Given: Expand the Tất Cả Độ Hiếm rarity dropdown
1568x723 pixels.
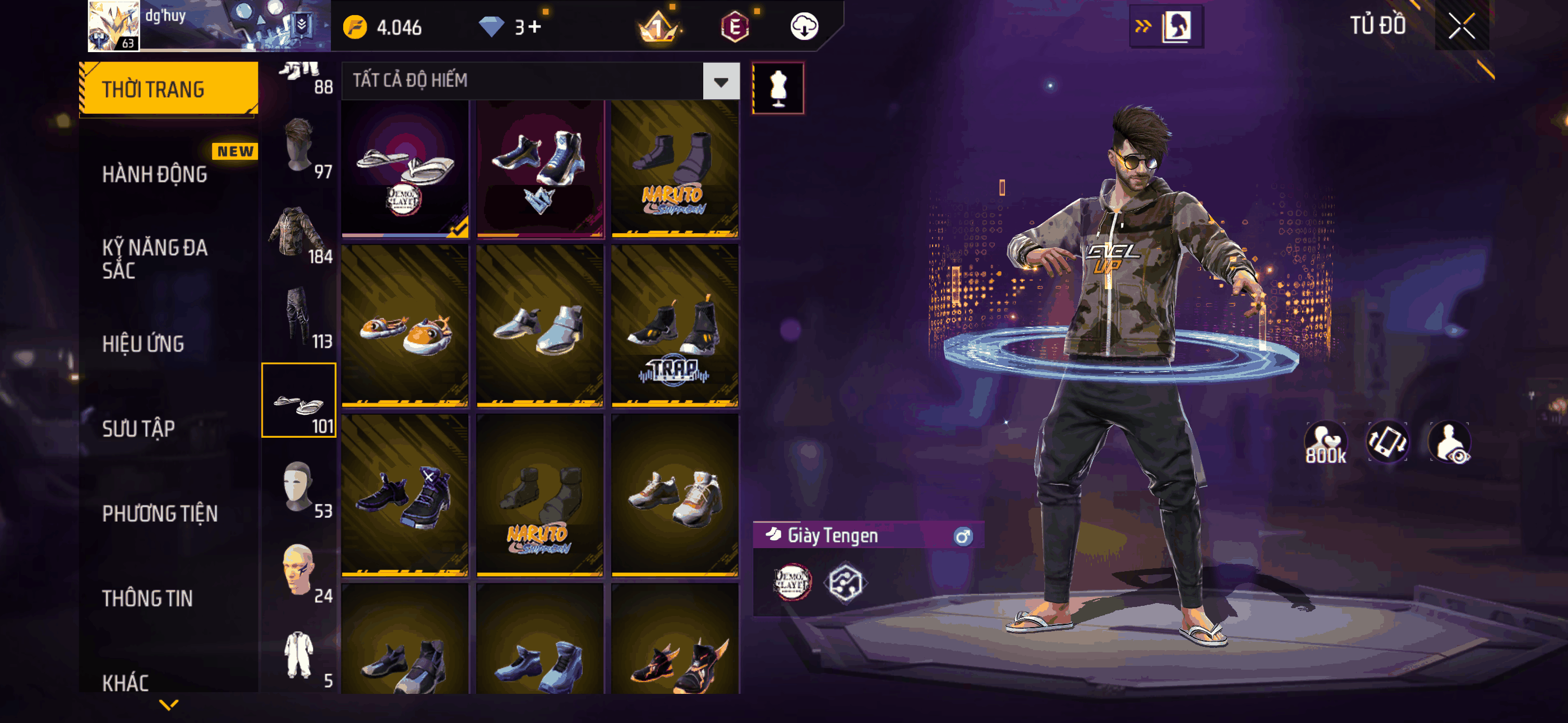Looking at the screenshot, I should pyautogui.click(x=721, y=81).
